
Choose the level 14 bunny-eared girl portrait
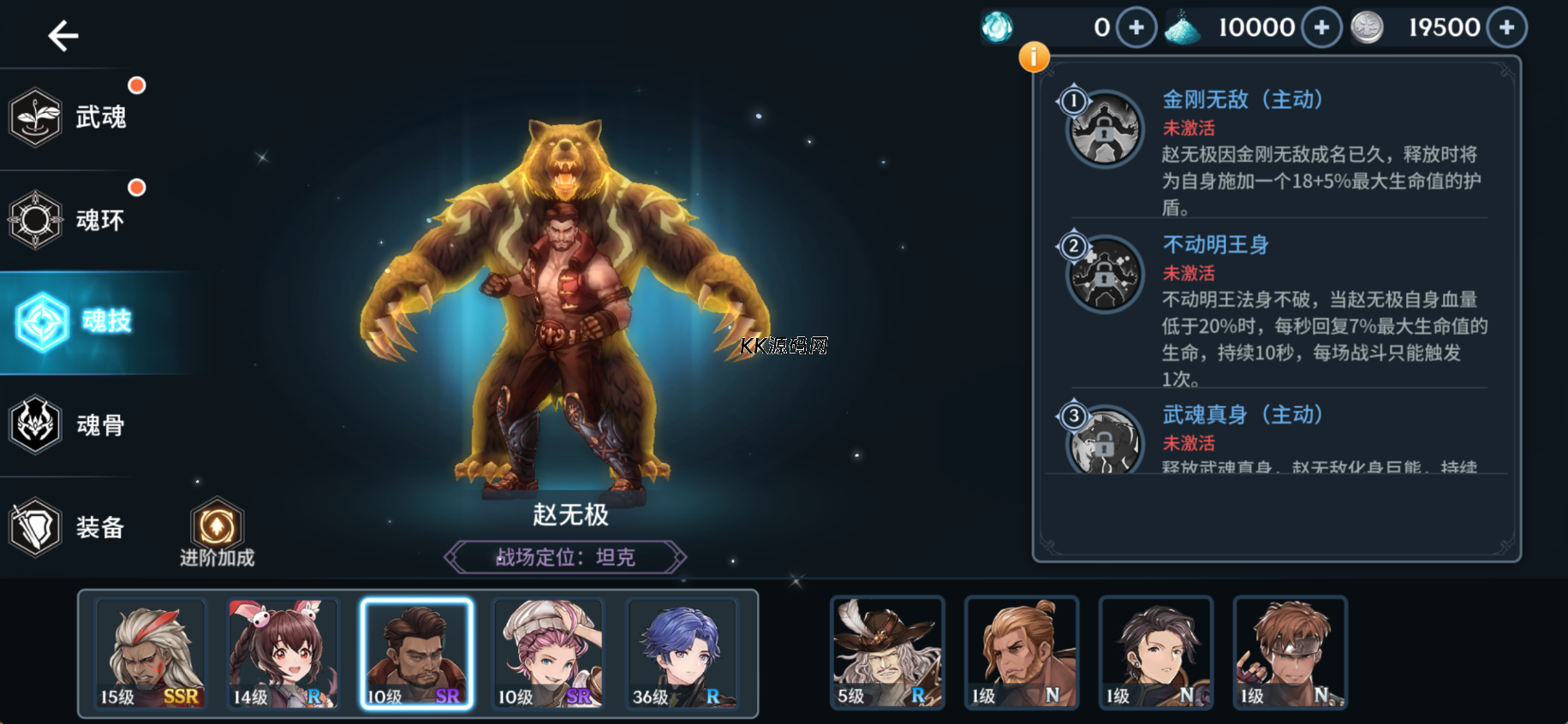tap(283, 654)
